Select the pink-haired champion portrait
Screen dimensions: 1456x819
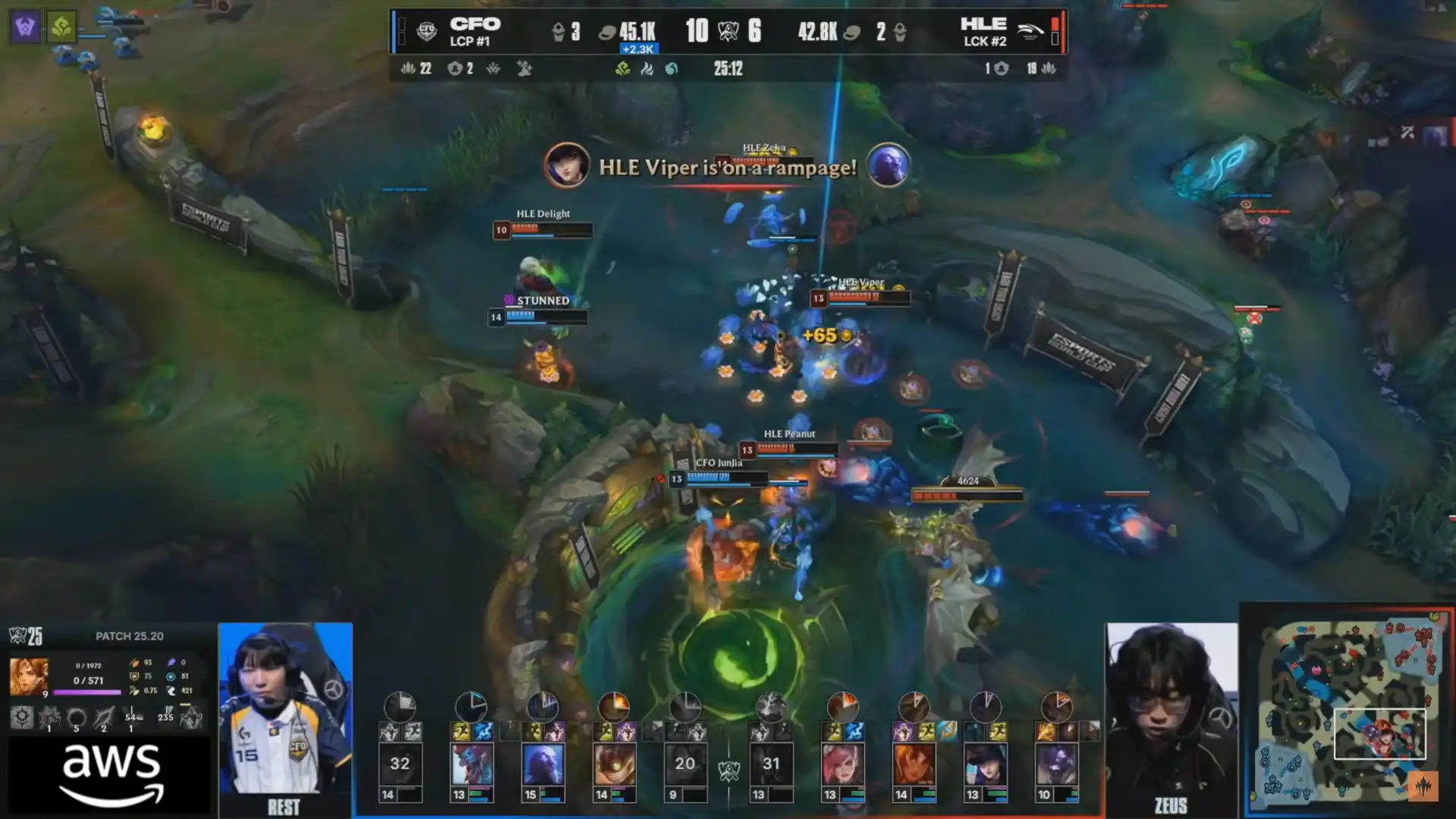pyautogui.click(x=842, y=764)
